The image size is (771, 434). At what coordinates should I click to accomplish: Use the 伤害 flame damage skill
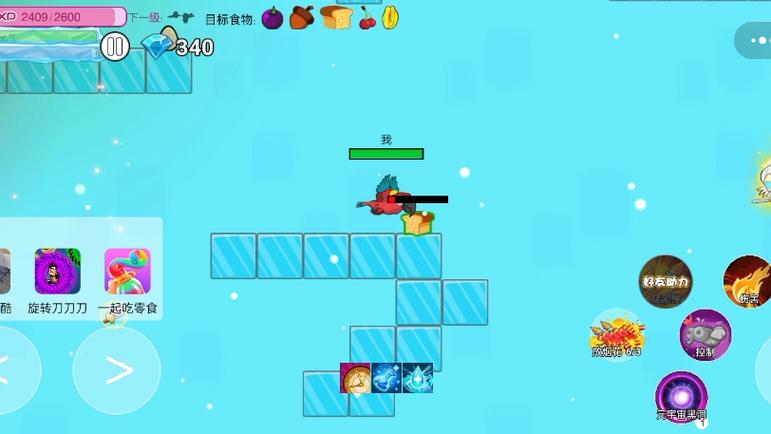coord(747,280)
